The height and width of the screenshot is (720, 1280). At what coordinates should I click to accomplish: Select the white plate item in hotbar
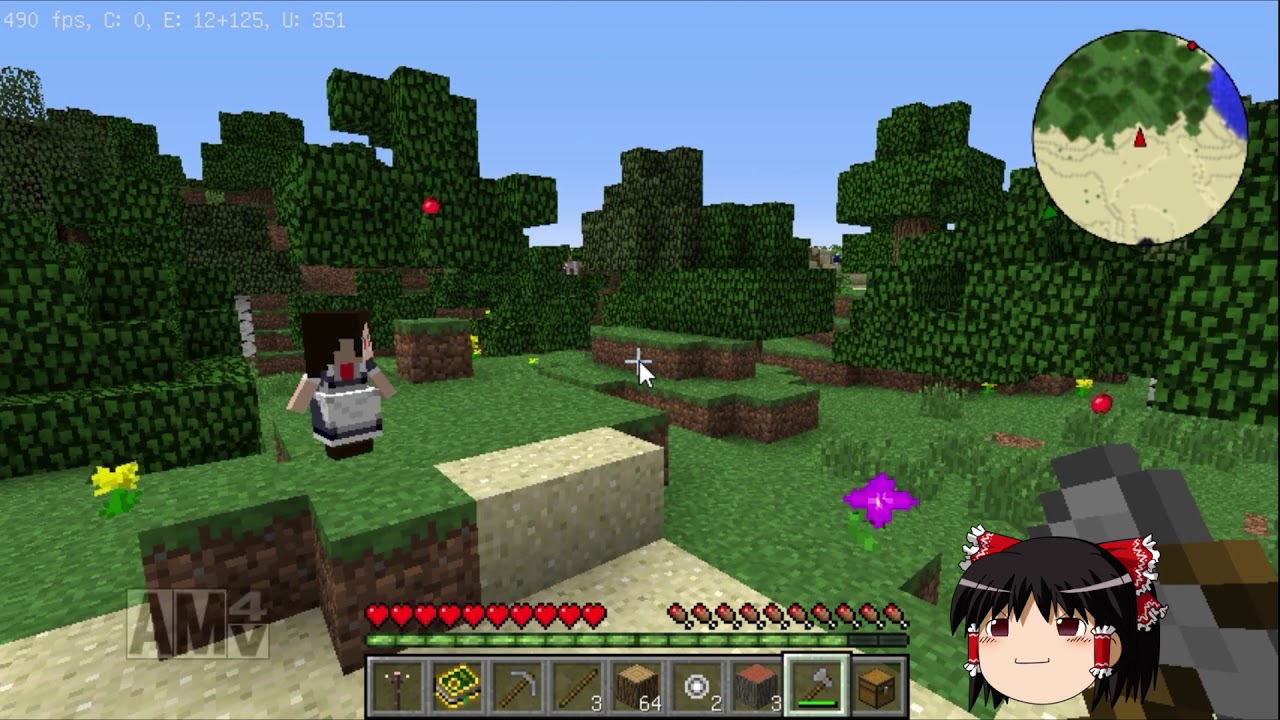696,685
